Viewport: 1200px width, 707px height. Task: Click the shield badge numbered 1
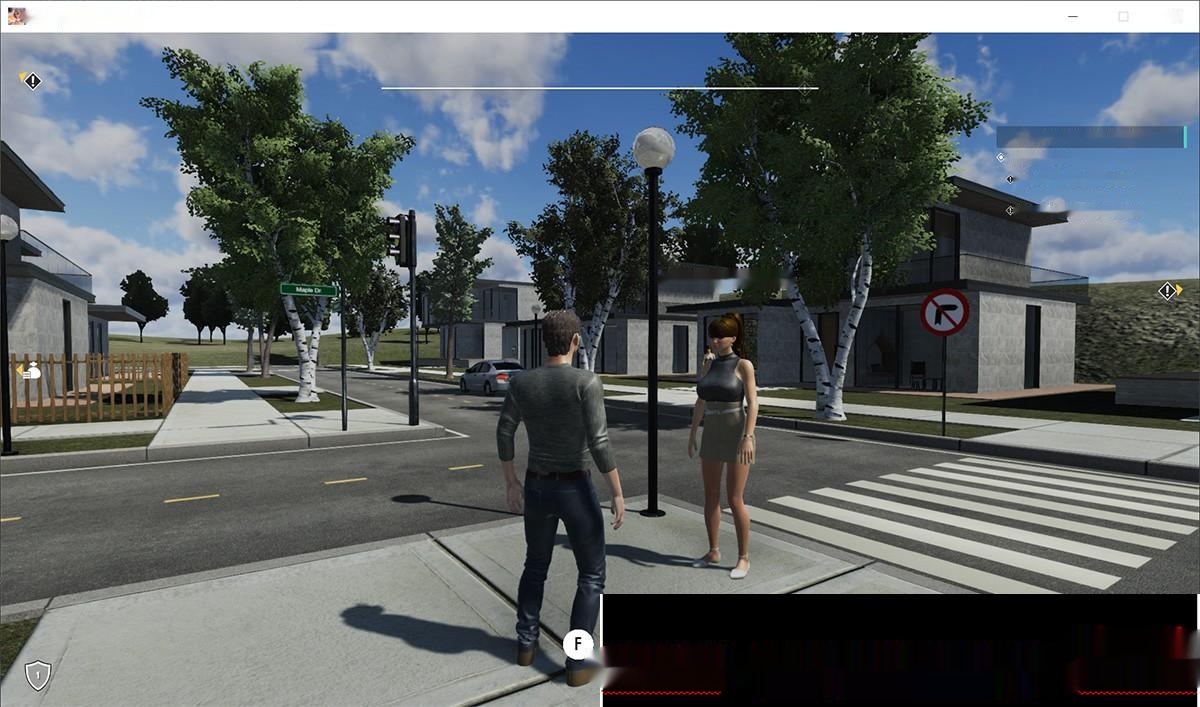pos(37,675)
